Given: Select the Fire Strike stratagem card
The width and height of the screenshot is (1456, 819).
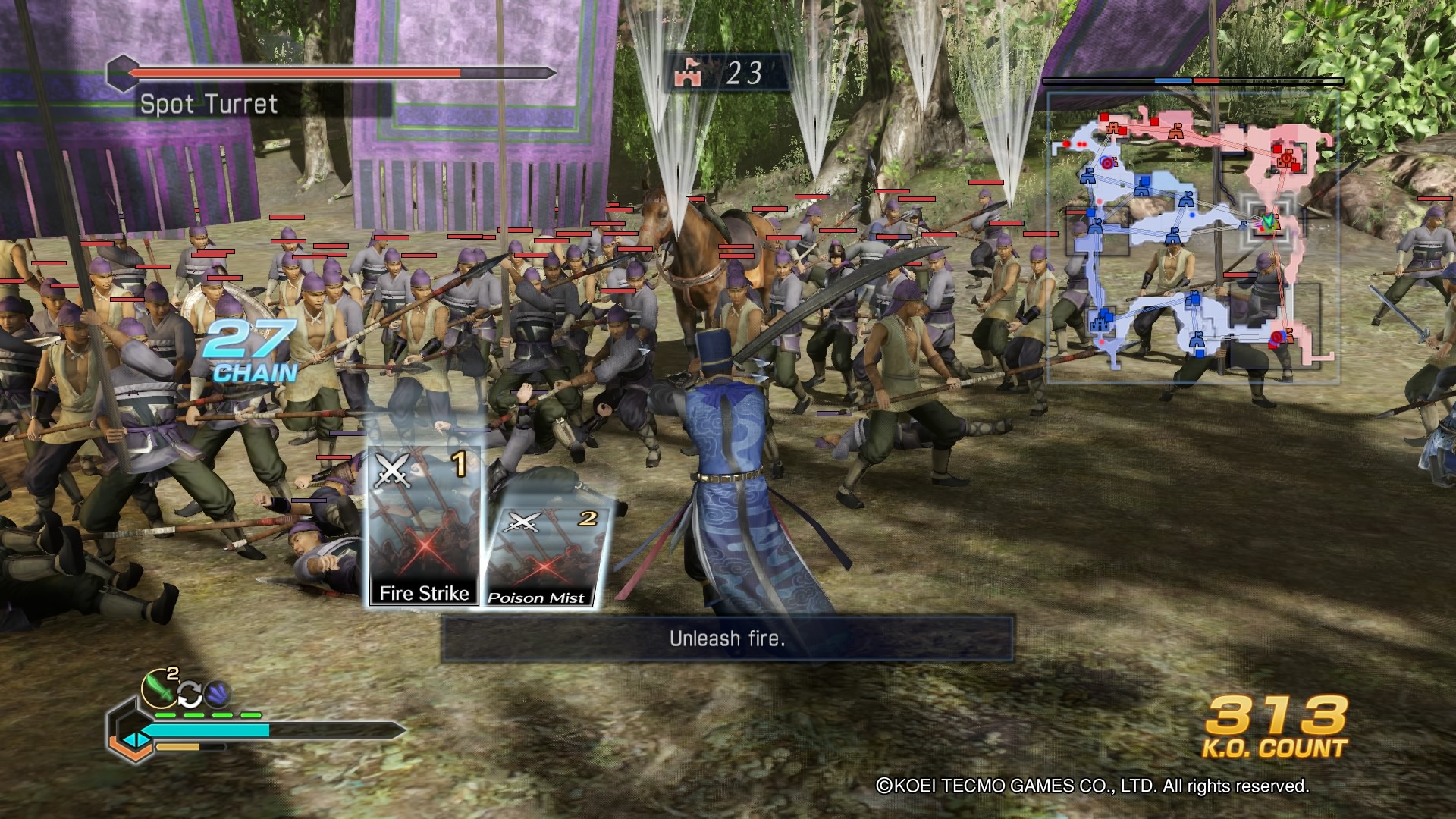Looking at the screenshot, I should pyautogui.click(x=424, y=527).
